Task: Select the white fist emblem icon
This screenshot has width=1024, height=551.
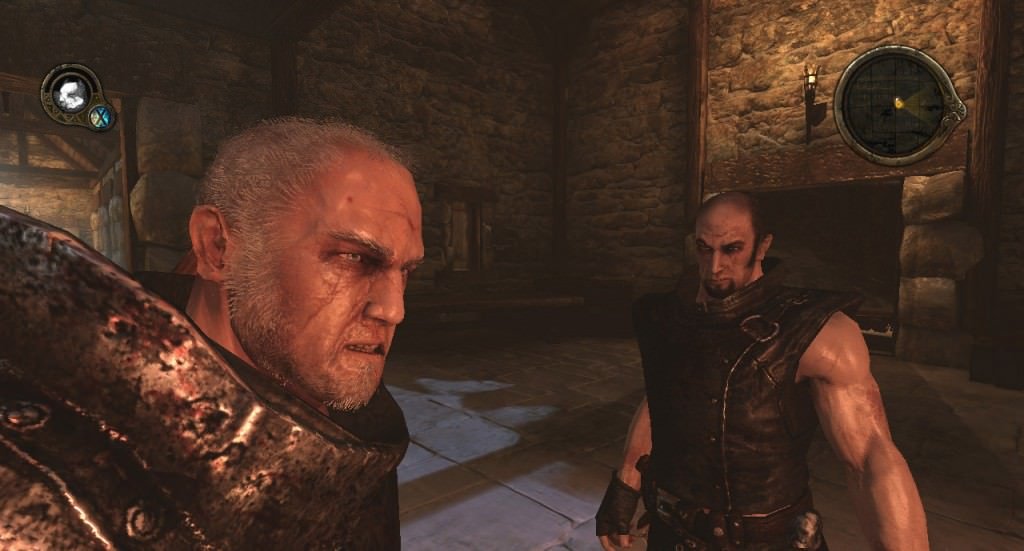Action: coord(70,95)
